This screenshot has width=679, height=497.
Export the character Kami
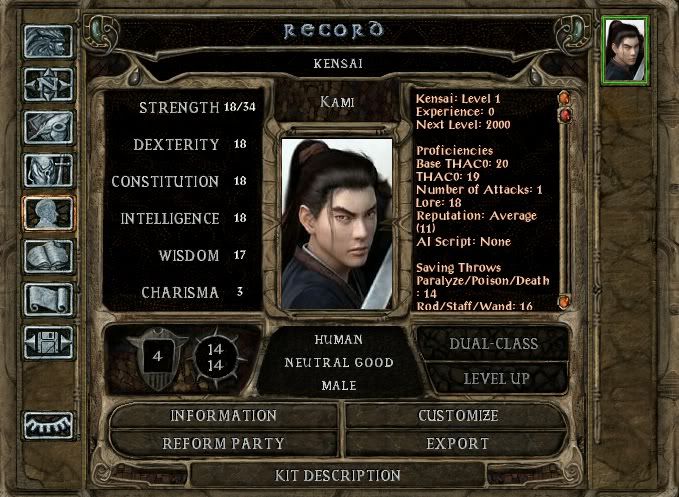[x=457, y=443]
